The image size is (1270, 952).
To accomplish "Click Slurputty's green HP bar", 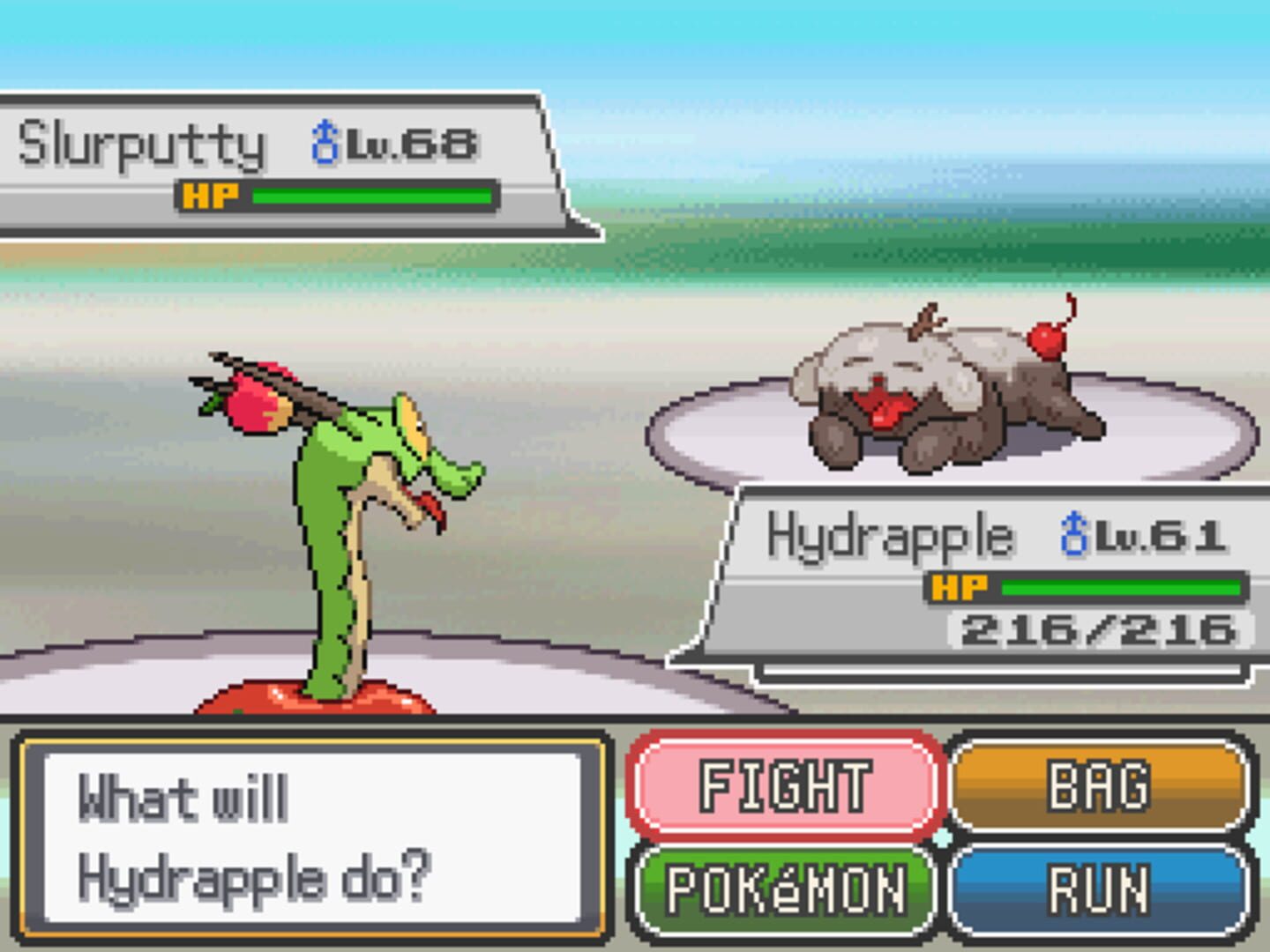I will [370, 197].
